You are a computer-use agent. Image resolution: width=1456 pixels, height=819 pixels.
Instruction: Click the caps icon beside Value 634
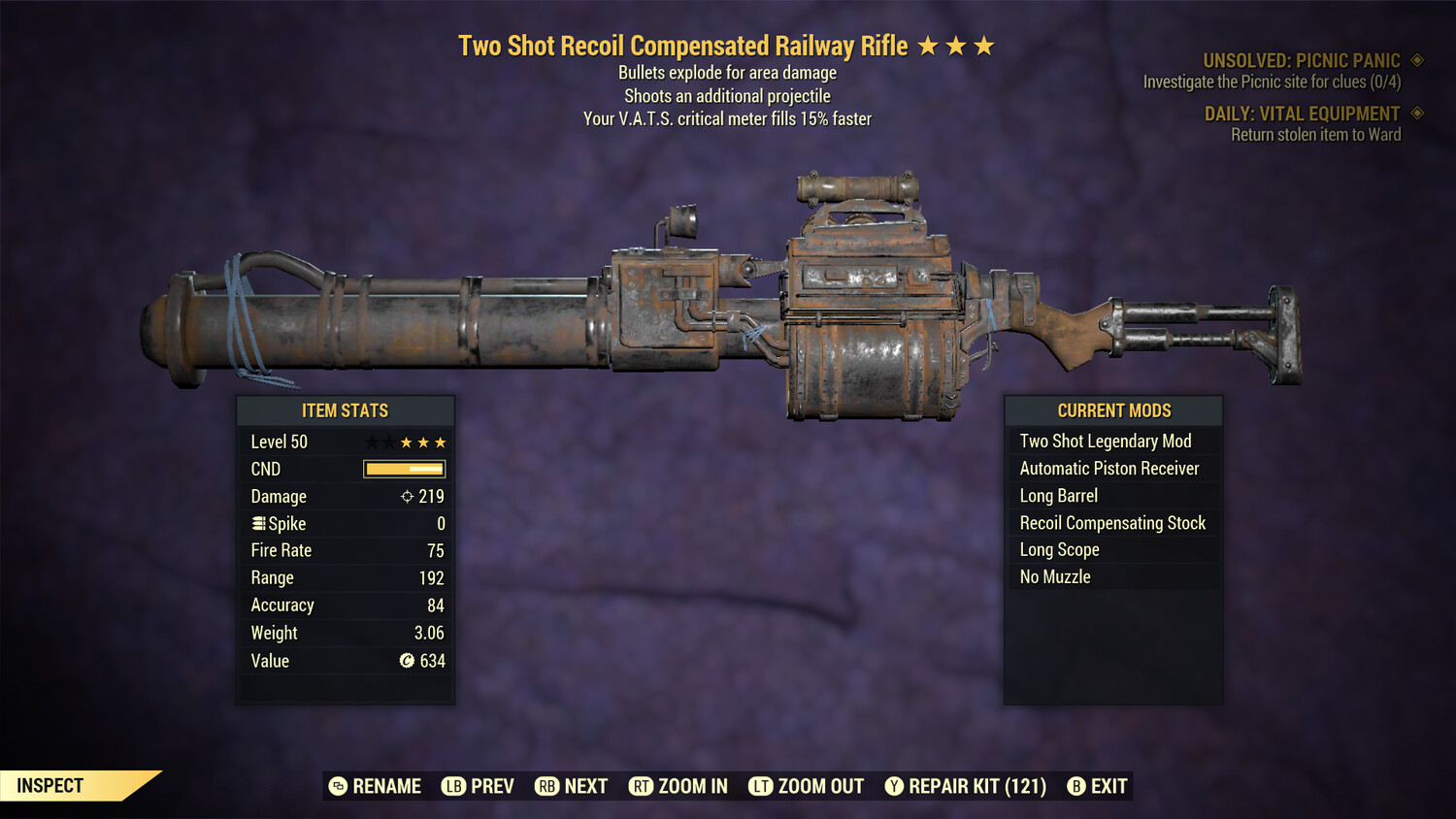[406, 661]
